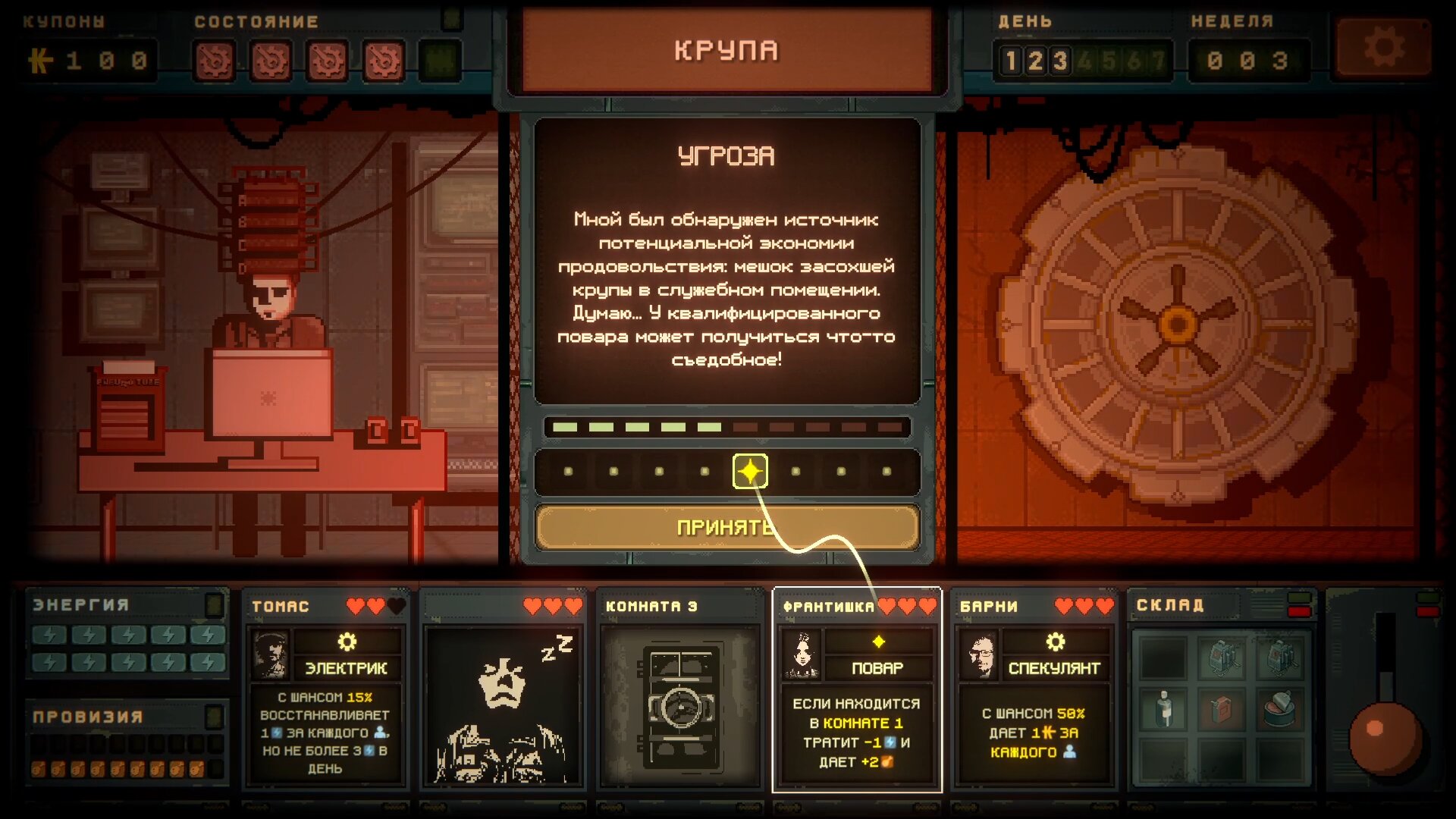Screen dimensions: 1456x819
Task: Pick the Барни speculant card
Action: point(1034,689)
